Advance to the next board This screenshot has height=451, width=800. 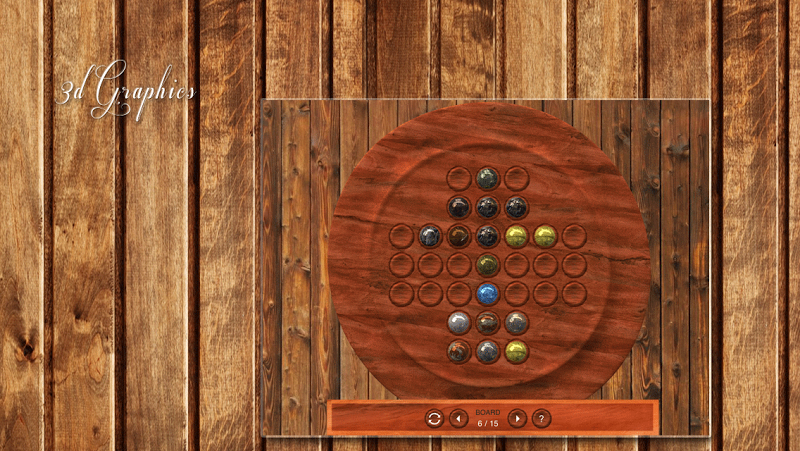coord(517,418)
